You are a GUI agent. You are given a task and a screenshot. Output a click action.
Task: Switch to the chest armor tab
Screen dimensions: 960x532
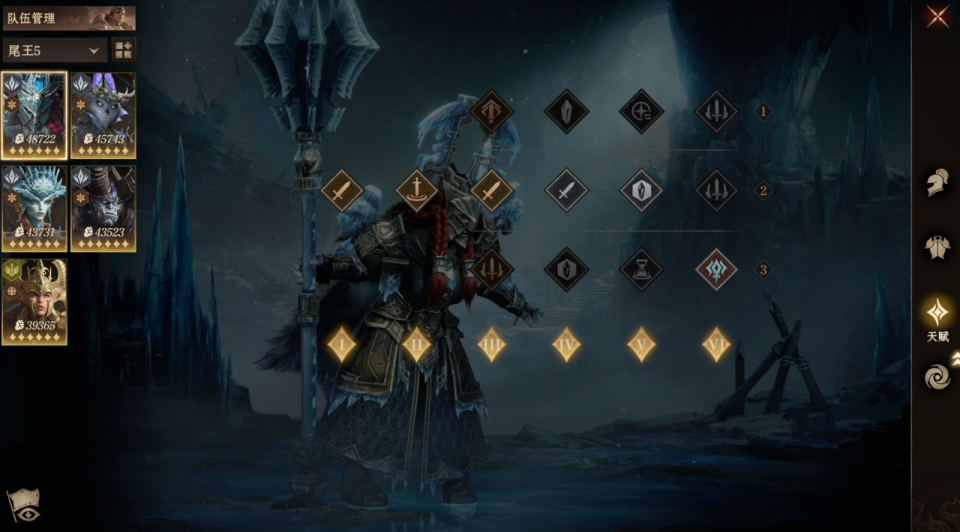(x=937, y=247)
